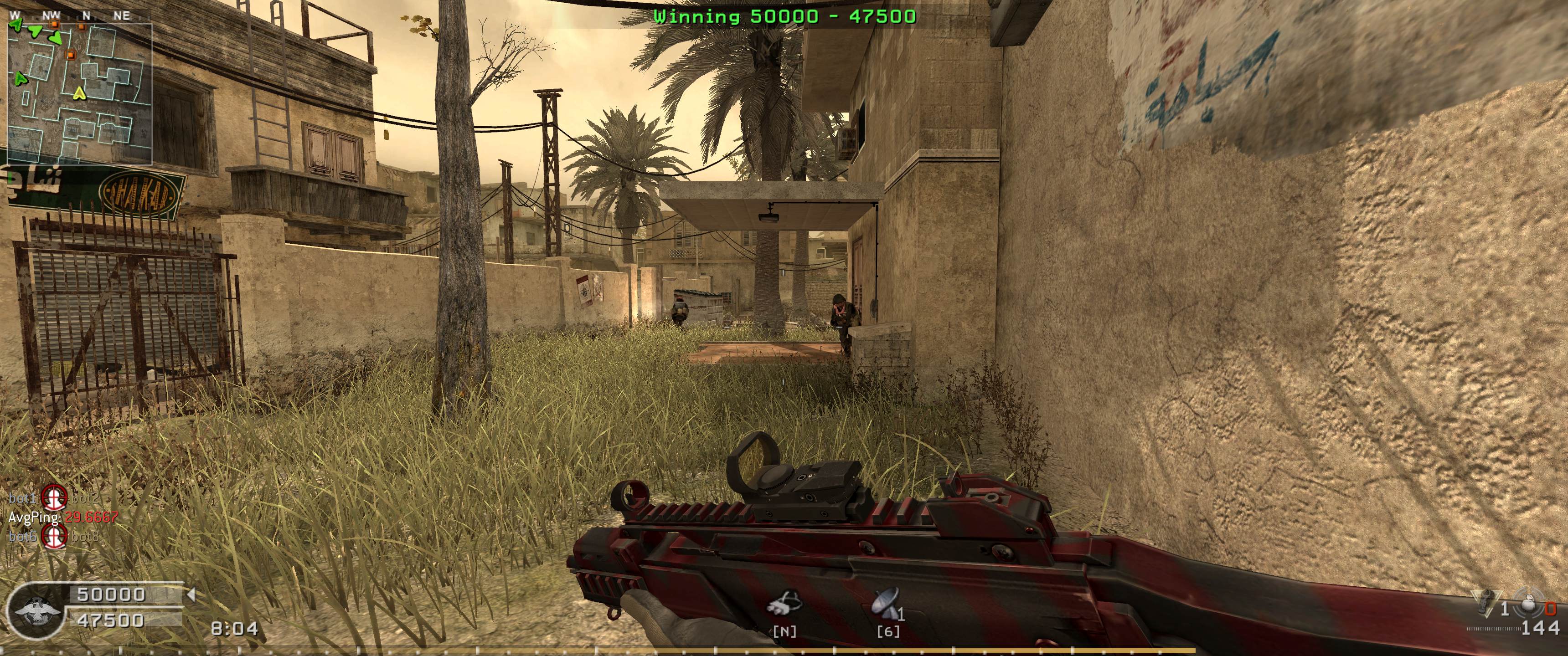Screen dimensions: 1568x656
Task: Click the bot6 kill feed headshot icon
Action: coord(55,537)
